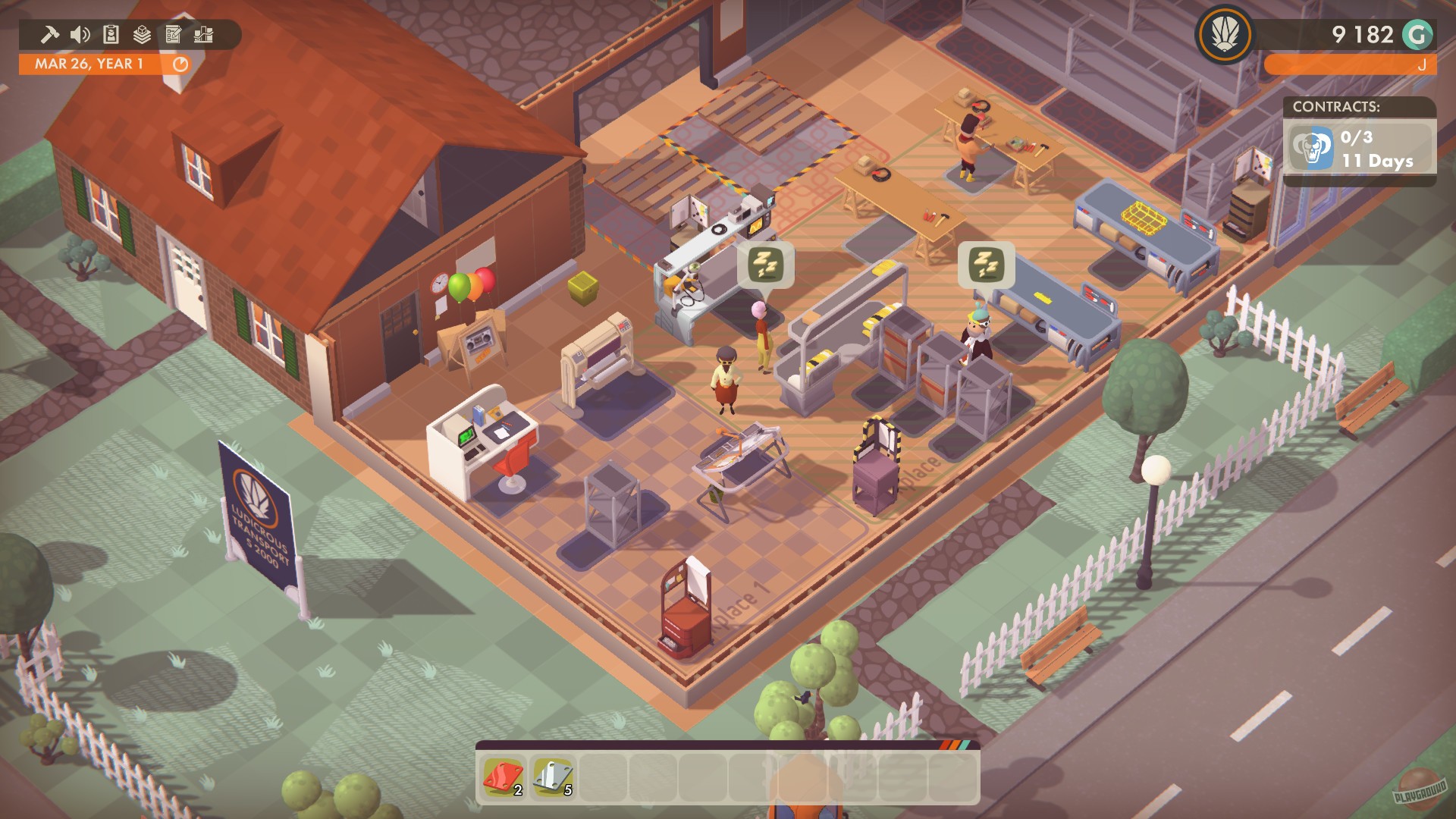Mute game audio with the speaker icon
This screenshot has height=819, width=1456.
click(80, 34)
